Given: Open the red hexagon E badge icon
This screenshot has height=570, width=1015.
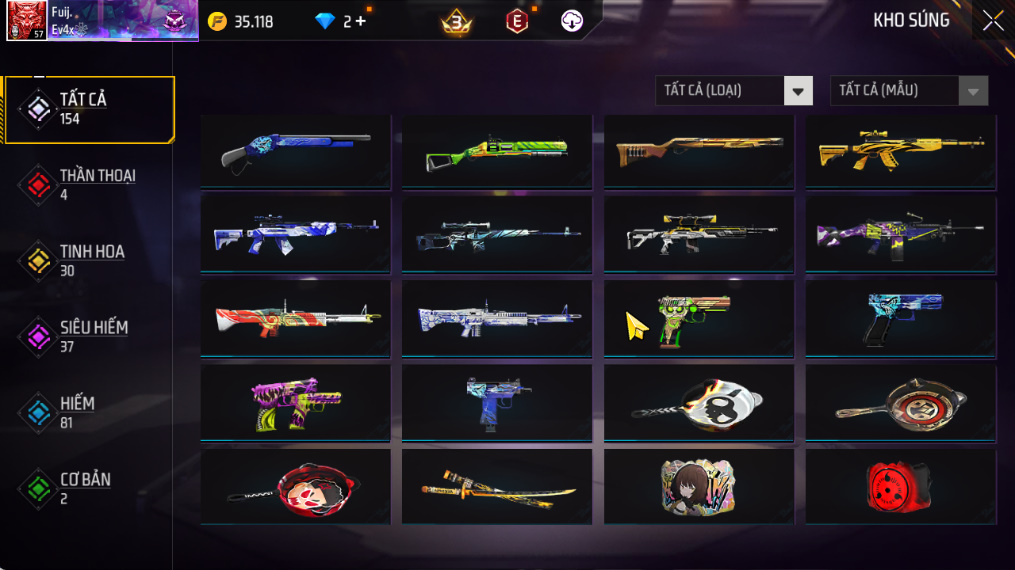Looking at the screenshot, I should [516, 21].
